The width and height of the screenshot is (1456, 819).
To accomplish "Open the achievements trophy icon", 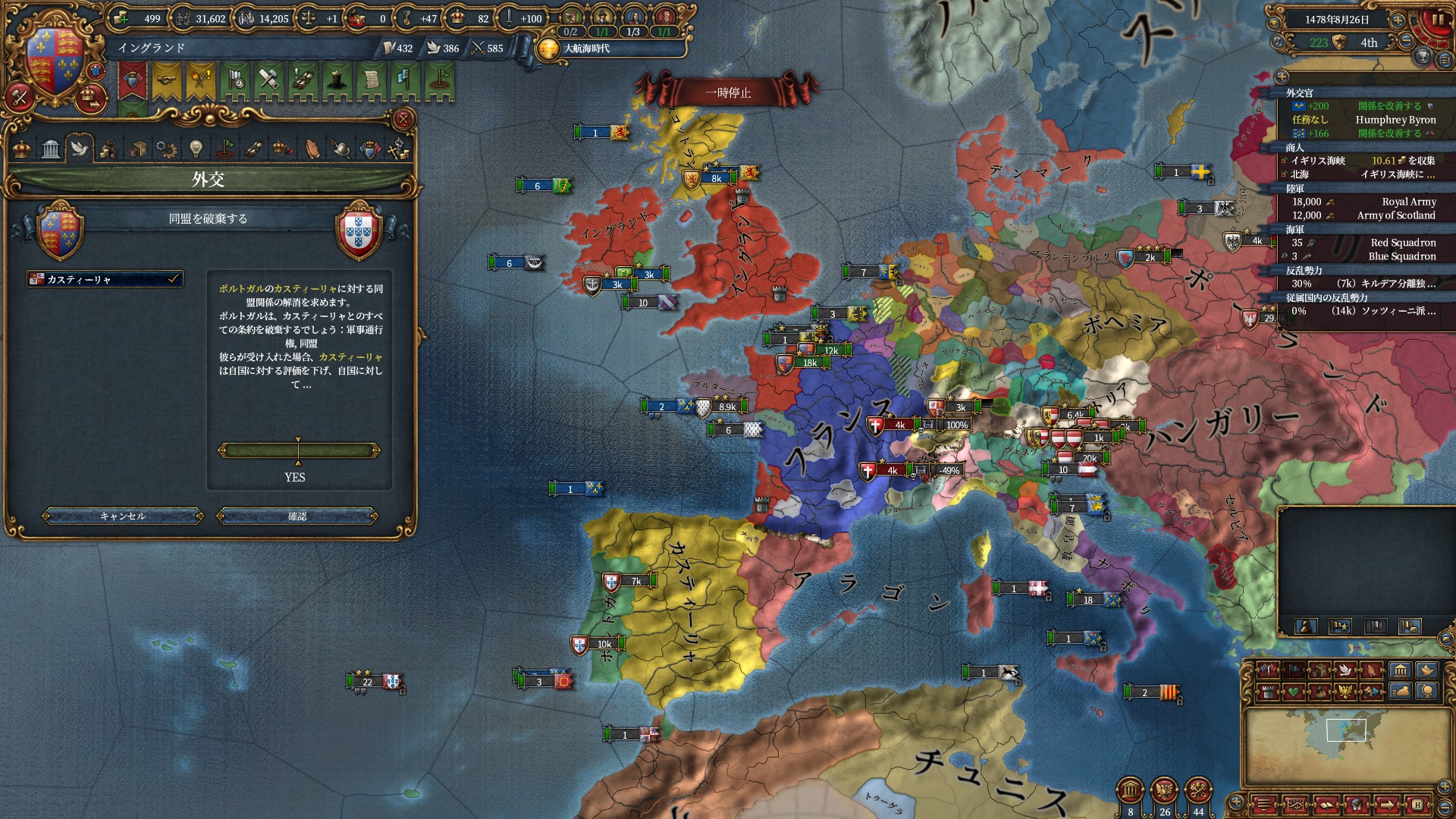I will pyautogui.click(x=1423, y=57).
